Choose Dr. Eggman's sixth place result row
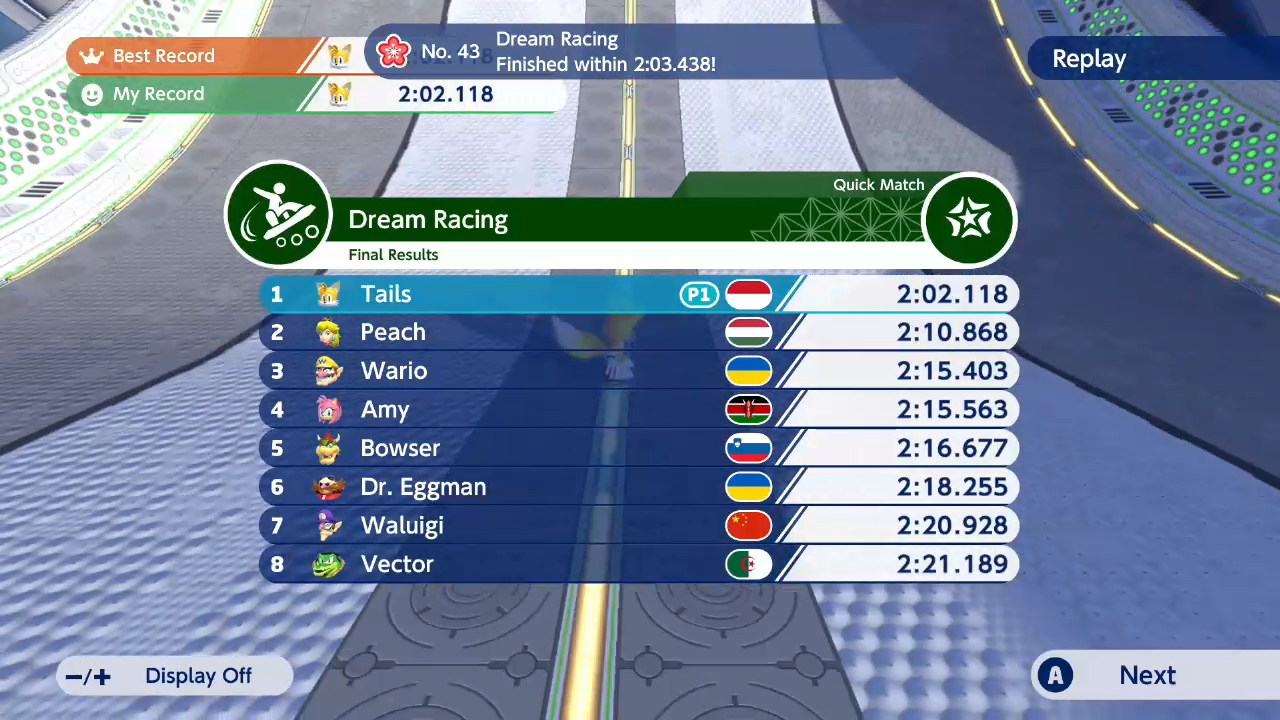1280x720 pixels. [638, 487]
